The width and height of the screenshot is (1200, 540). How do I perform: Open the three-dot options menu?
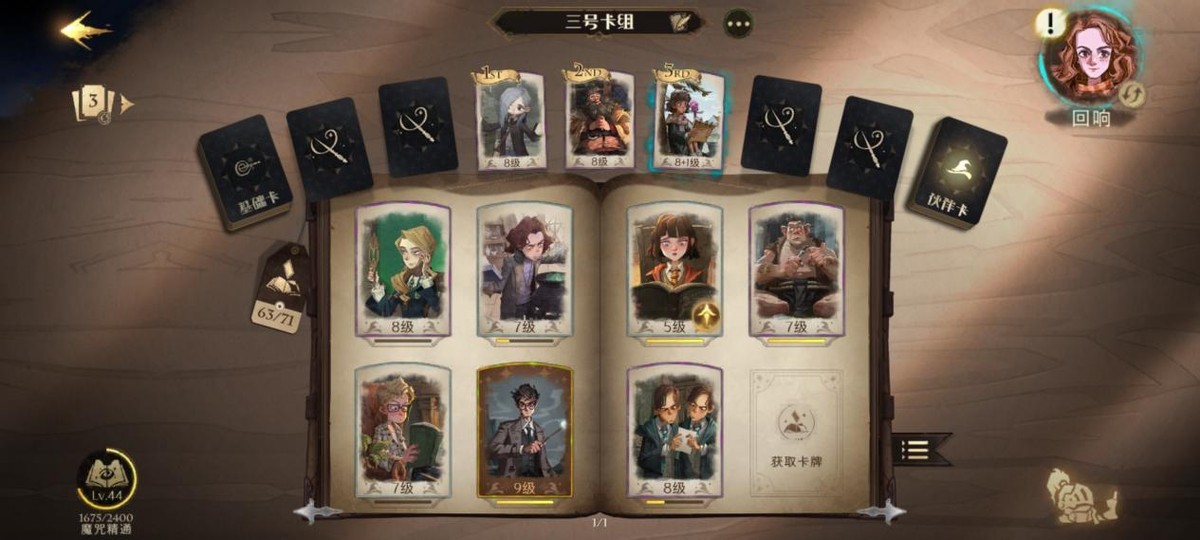(x=738, y=23)
